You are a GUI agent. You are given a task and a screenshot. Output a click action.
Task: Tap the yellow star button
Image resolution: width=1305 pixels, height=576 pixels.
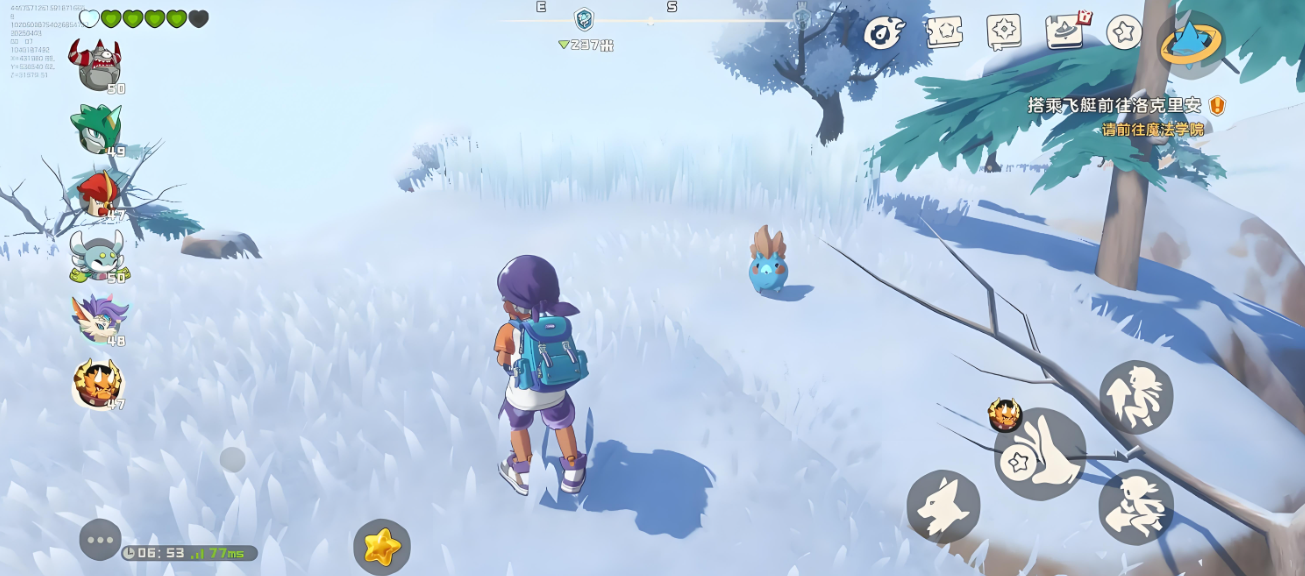(382, 547)
